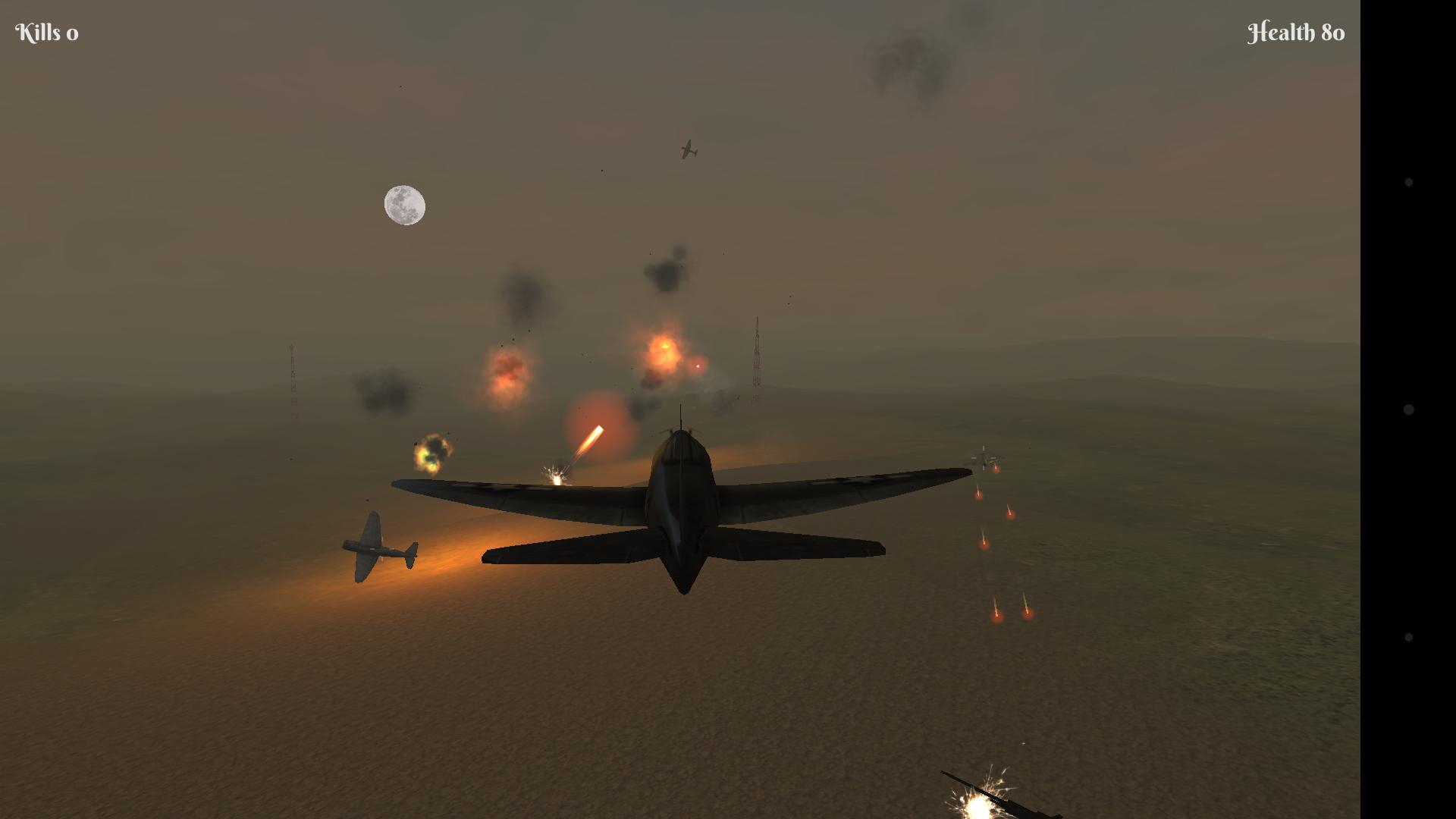Click the Health 80 indicator in the HUD
1456x819 pixels.
(1295, 32)
